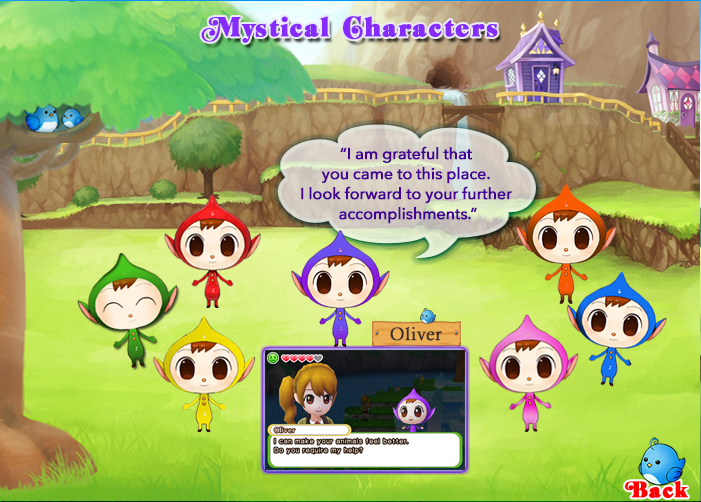Select the red-hooded sprite character
This screenshot has height=502, width=701.
tap(212, 250)
